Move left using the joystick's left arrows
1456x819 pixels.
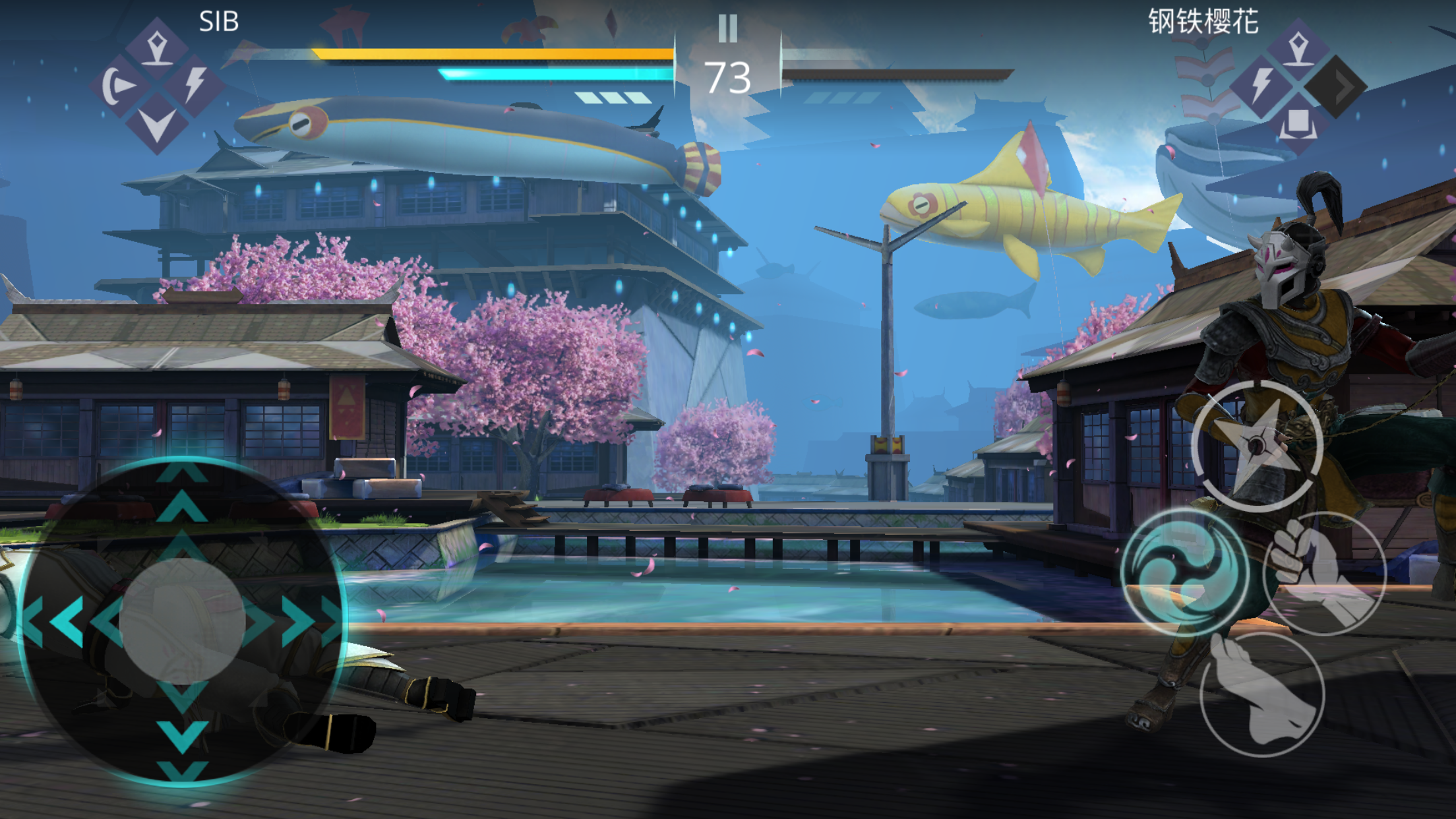click(x=63, y=621)
